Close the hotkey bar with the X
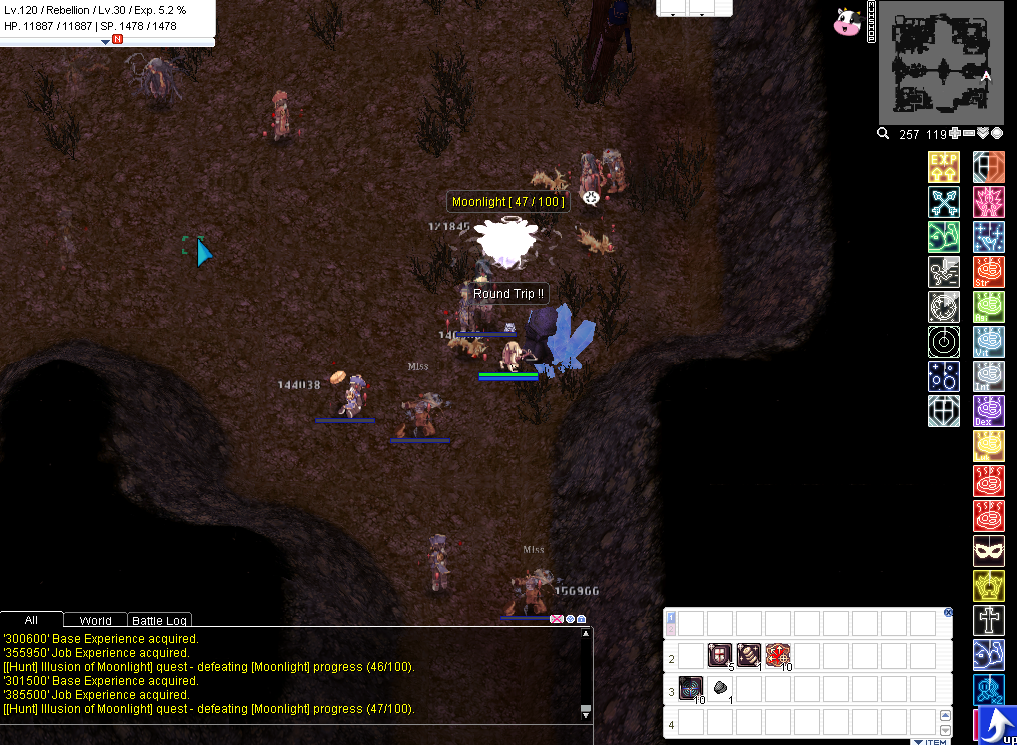Viewport: 1017px width, 745px height. click(x=948, y=612)
